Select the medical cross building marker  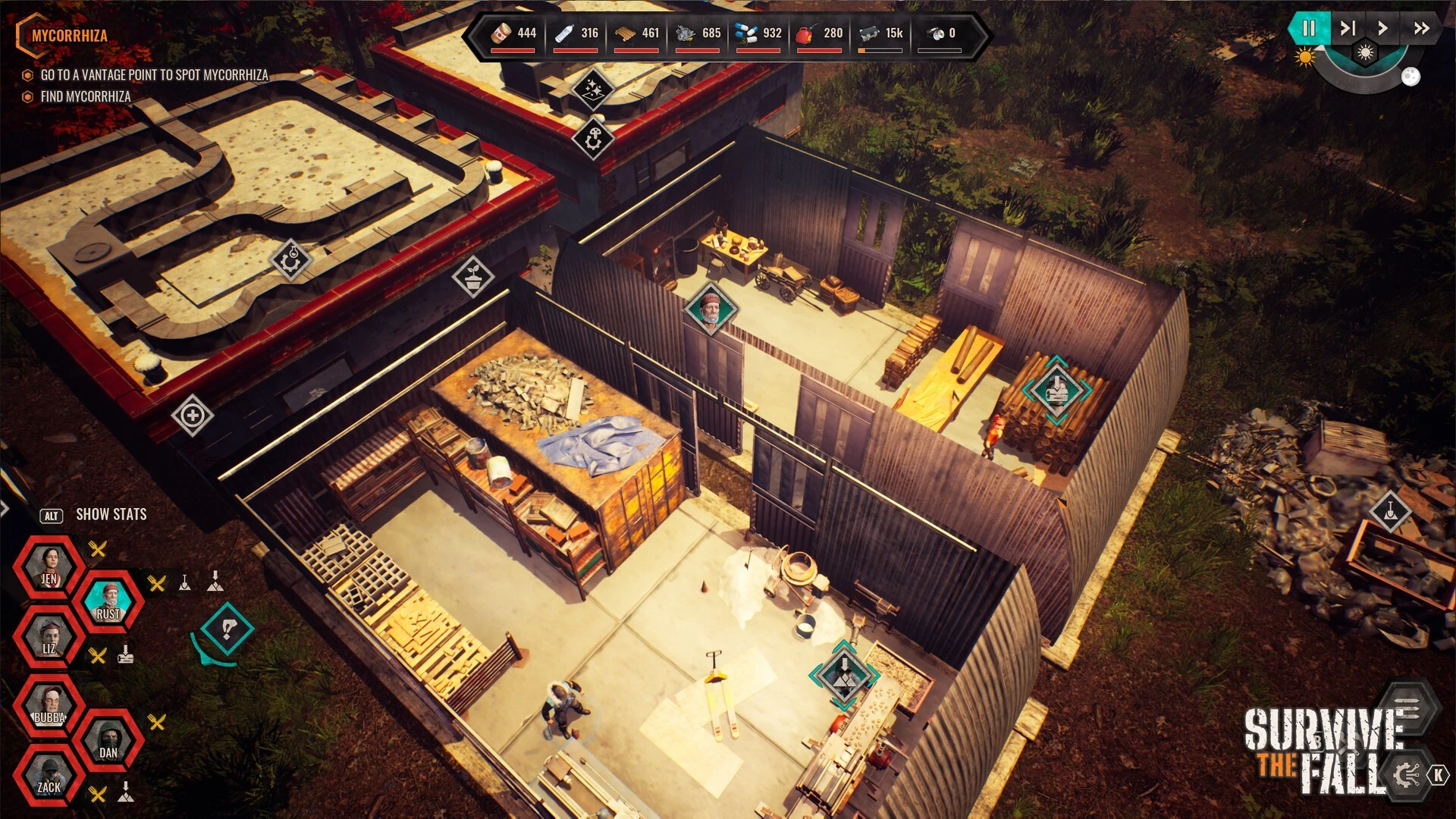[193, 415]
